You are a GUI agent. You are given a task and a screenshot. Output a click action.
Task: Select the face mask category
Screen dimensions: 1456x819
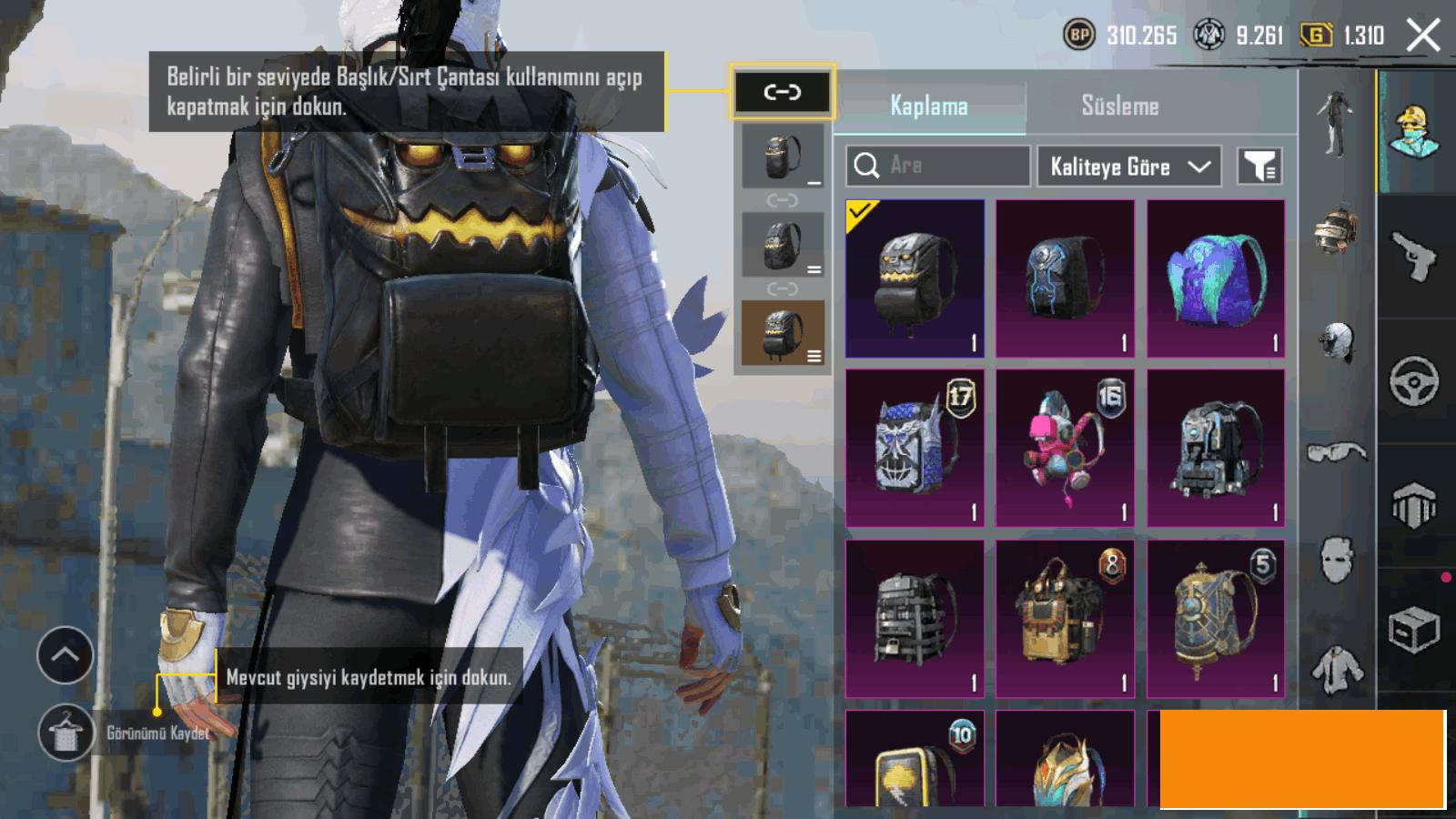click(x=1336, y=558)
